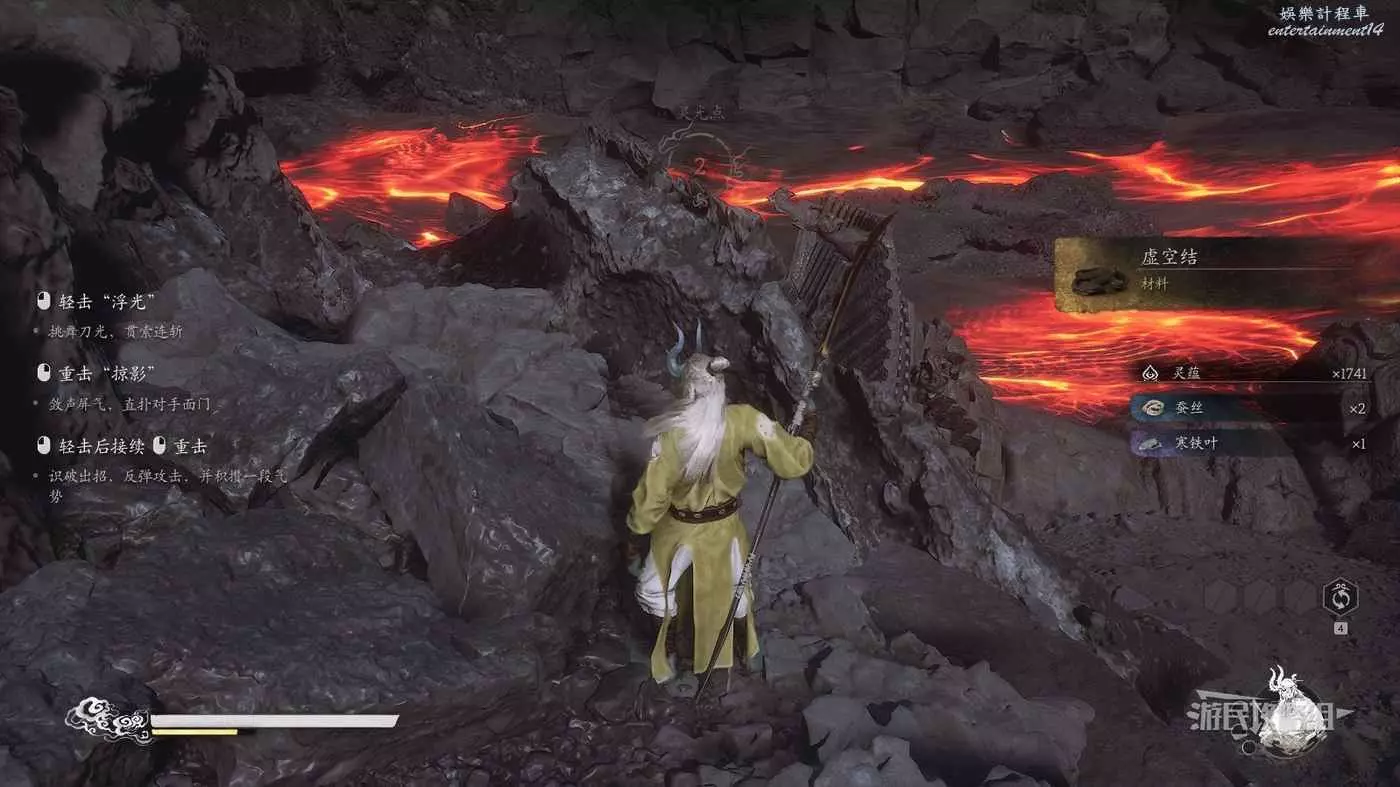
Task: Click the cloud emblem beside the health bar
Action: [107, 721]
